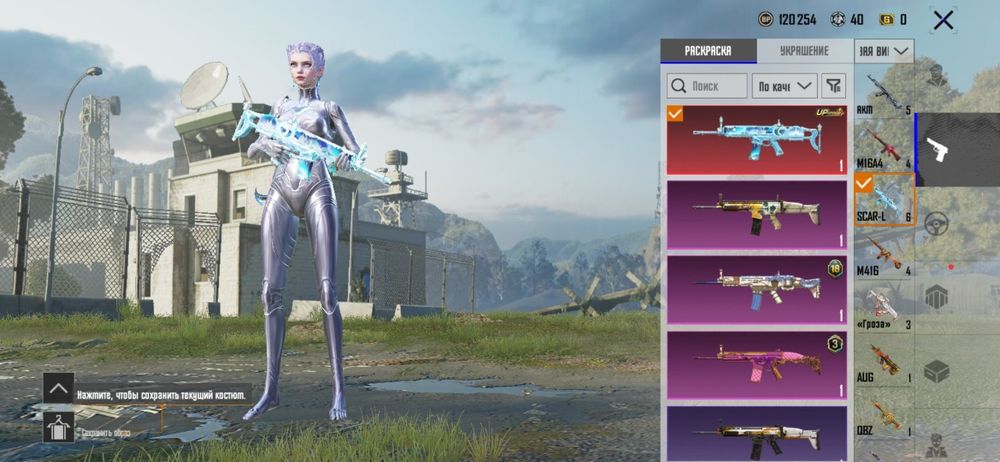1000x462 pixels.
Task: Pick the «Гроза» weapon entry
Action: coord(883,309)
